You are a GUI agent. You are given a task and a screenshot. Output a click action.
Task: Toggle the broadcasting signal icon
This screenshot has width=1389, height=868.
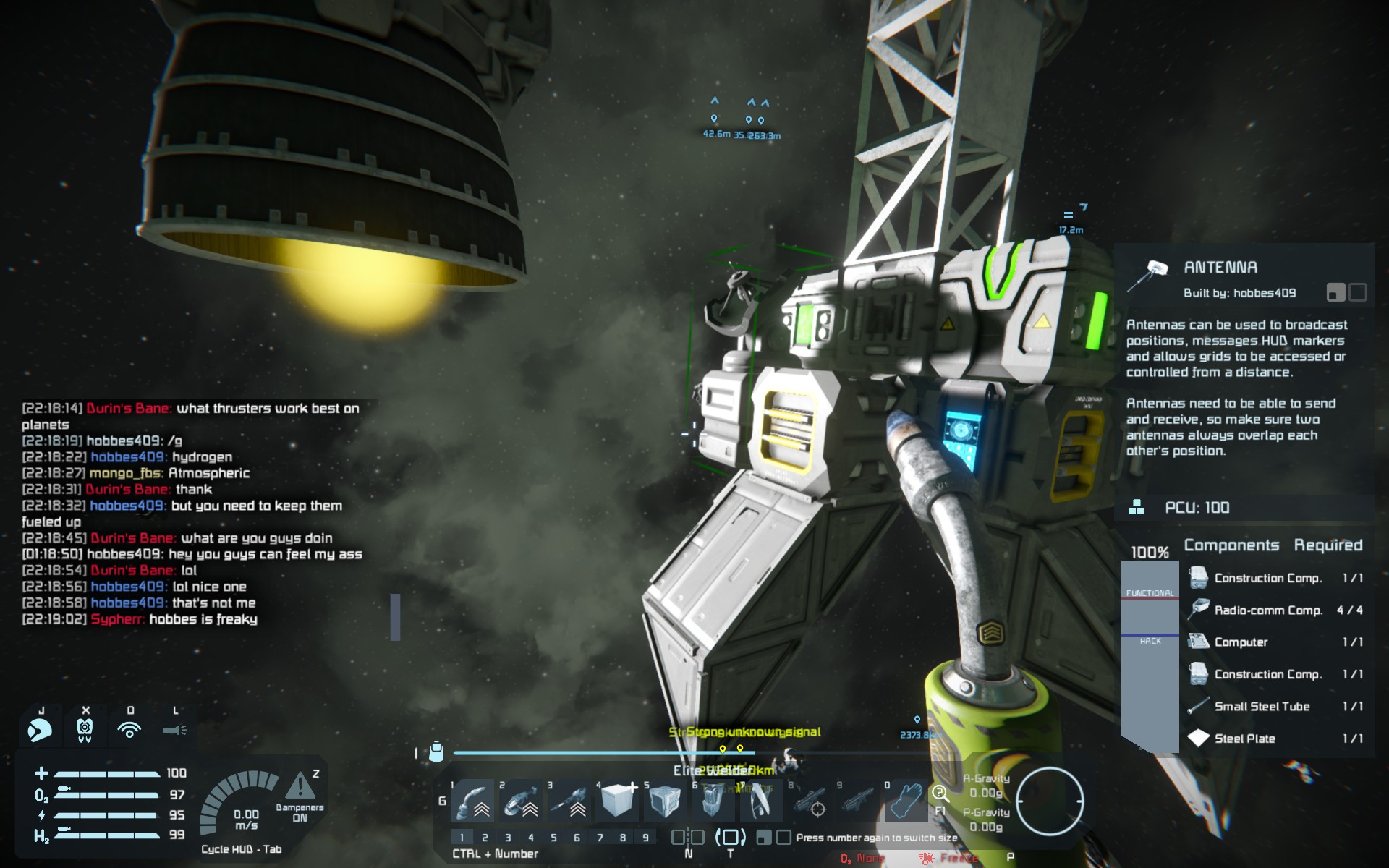(x=129, y=730)
